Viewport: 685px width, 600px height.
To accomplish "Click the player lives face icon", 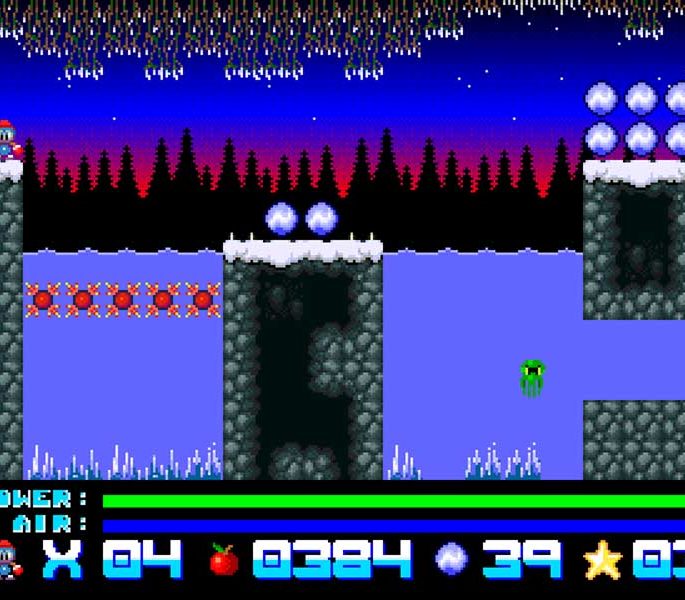I will point(8,559).
